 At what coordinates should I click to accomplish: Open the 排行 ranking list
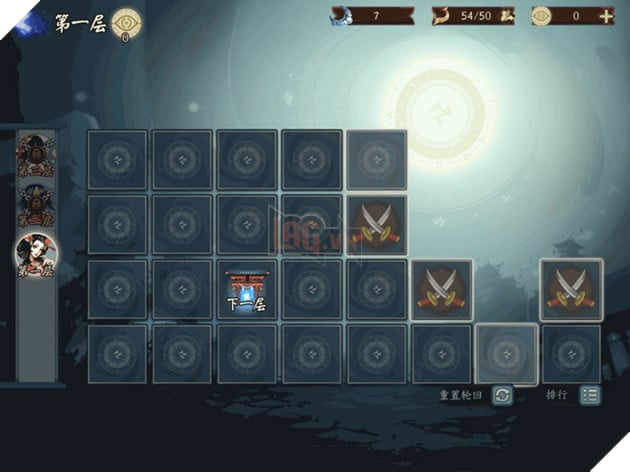click(x=590, y=395)
